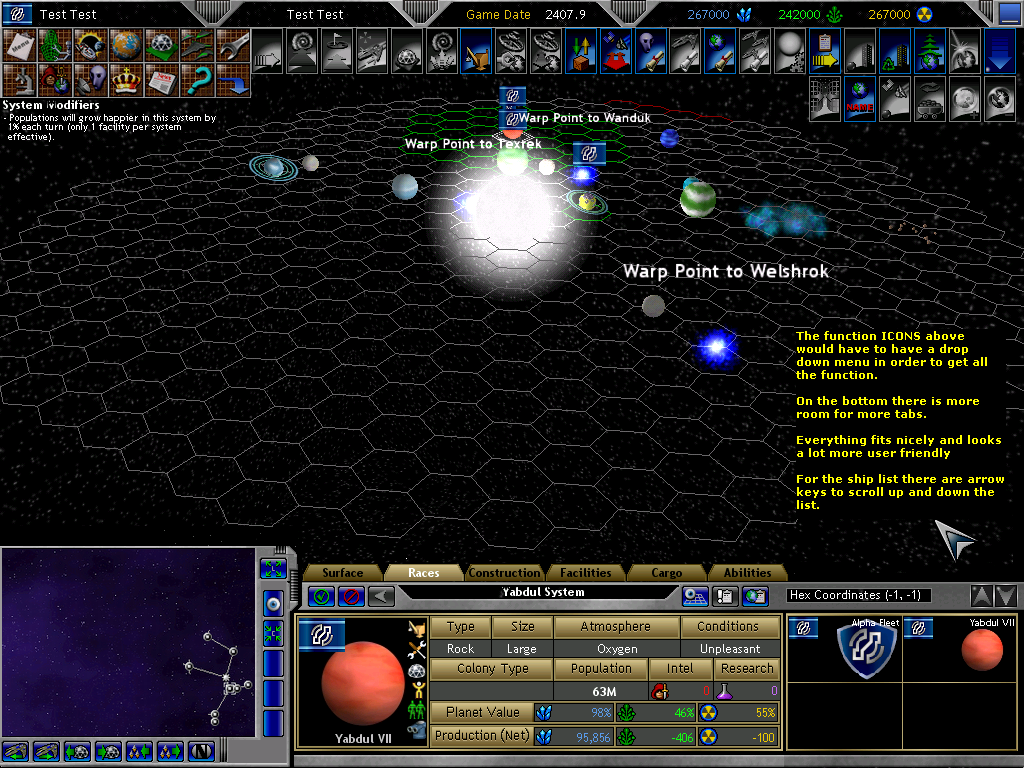Click the blue down-arrow icon at toolbar end
The image size is (1024, 768).
pyautogui.click(x=999, y=48)
